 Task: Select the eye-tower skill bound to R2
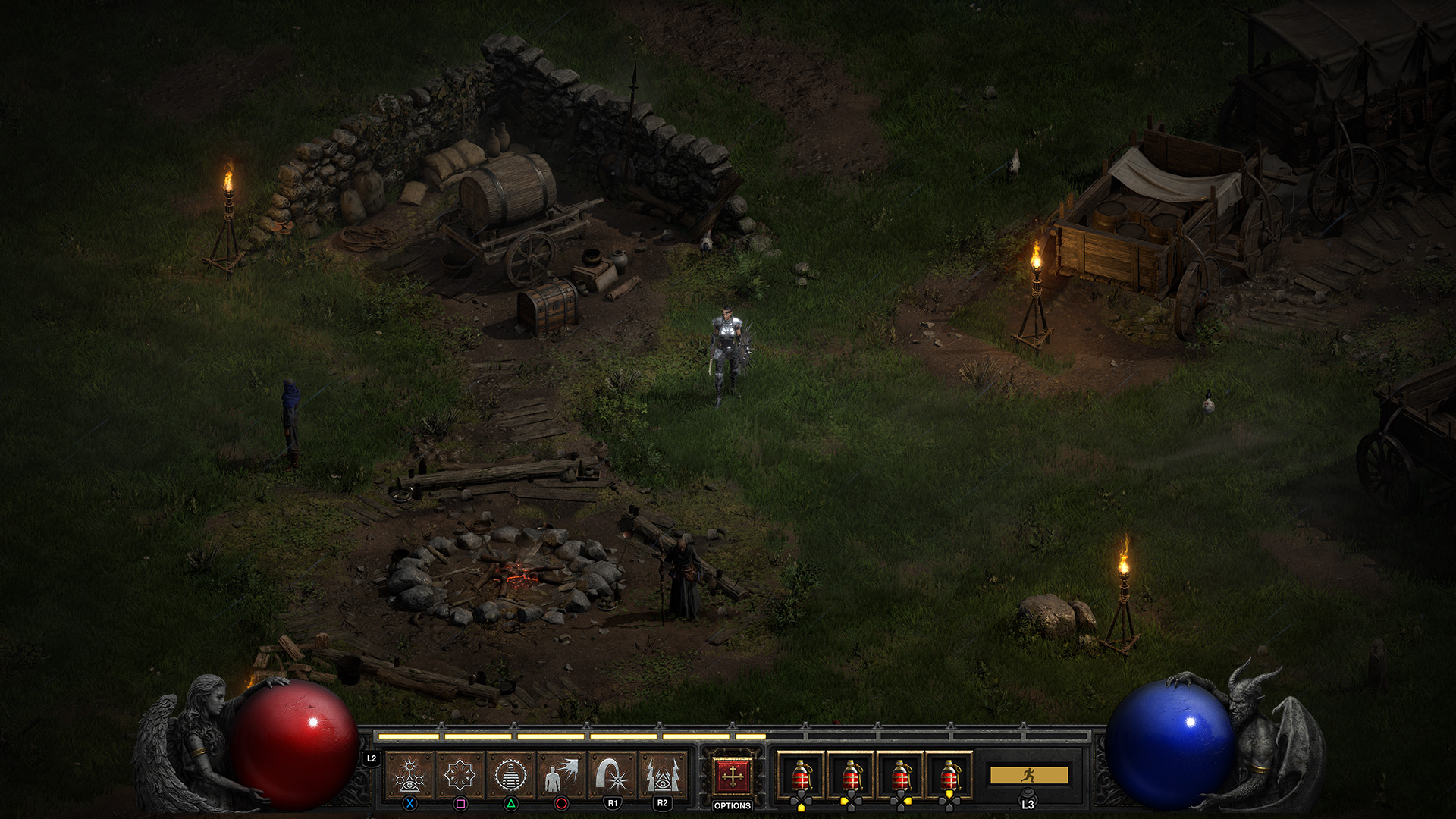(665, 773)
